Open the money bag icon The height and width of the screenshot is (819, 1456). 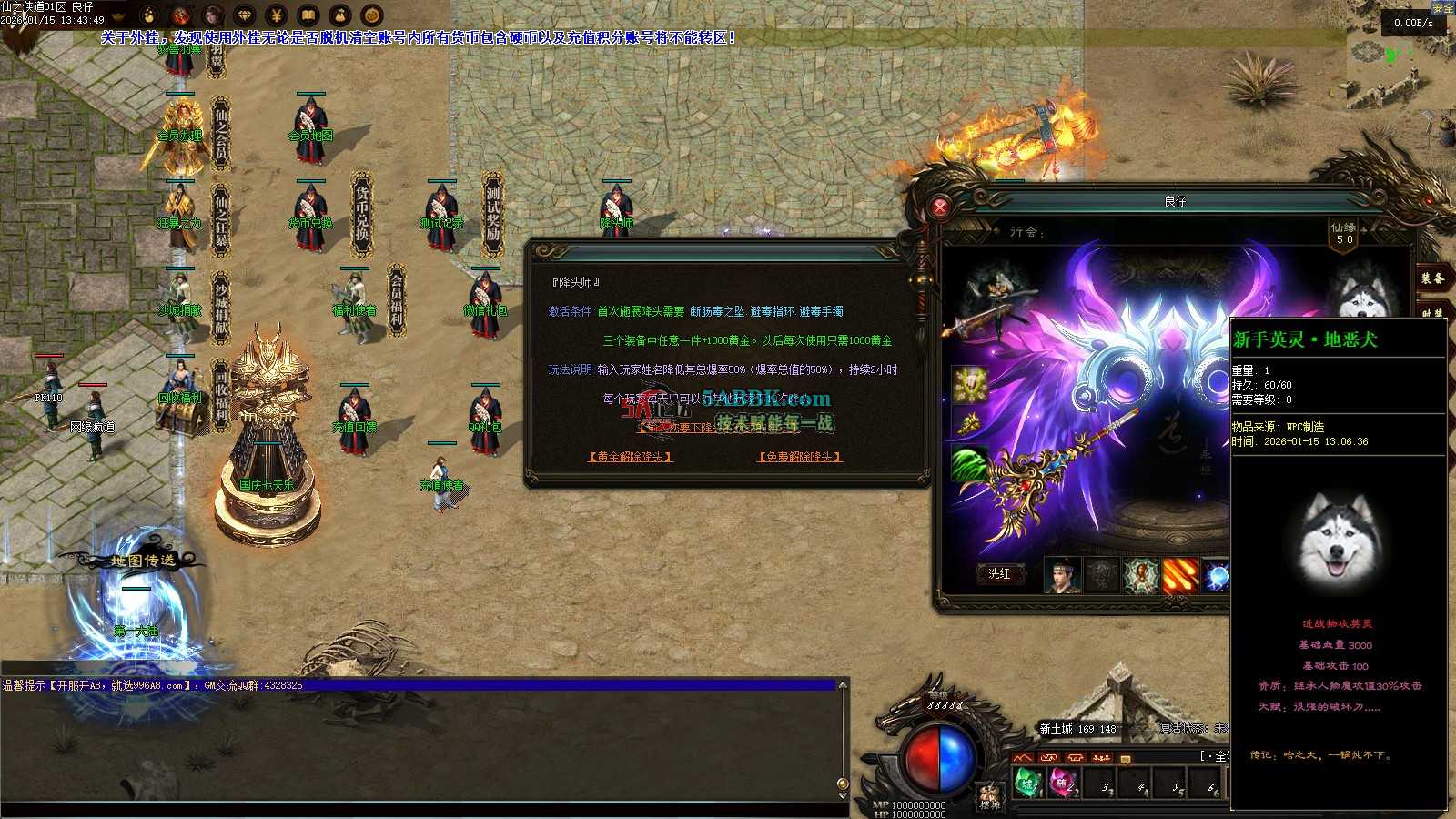click(340, 15)
